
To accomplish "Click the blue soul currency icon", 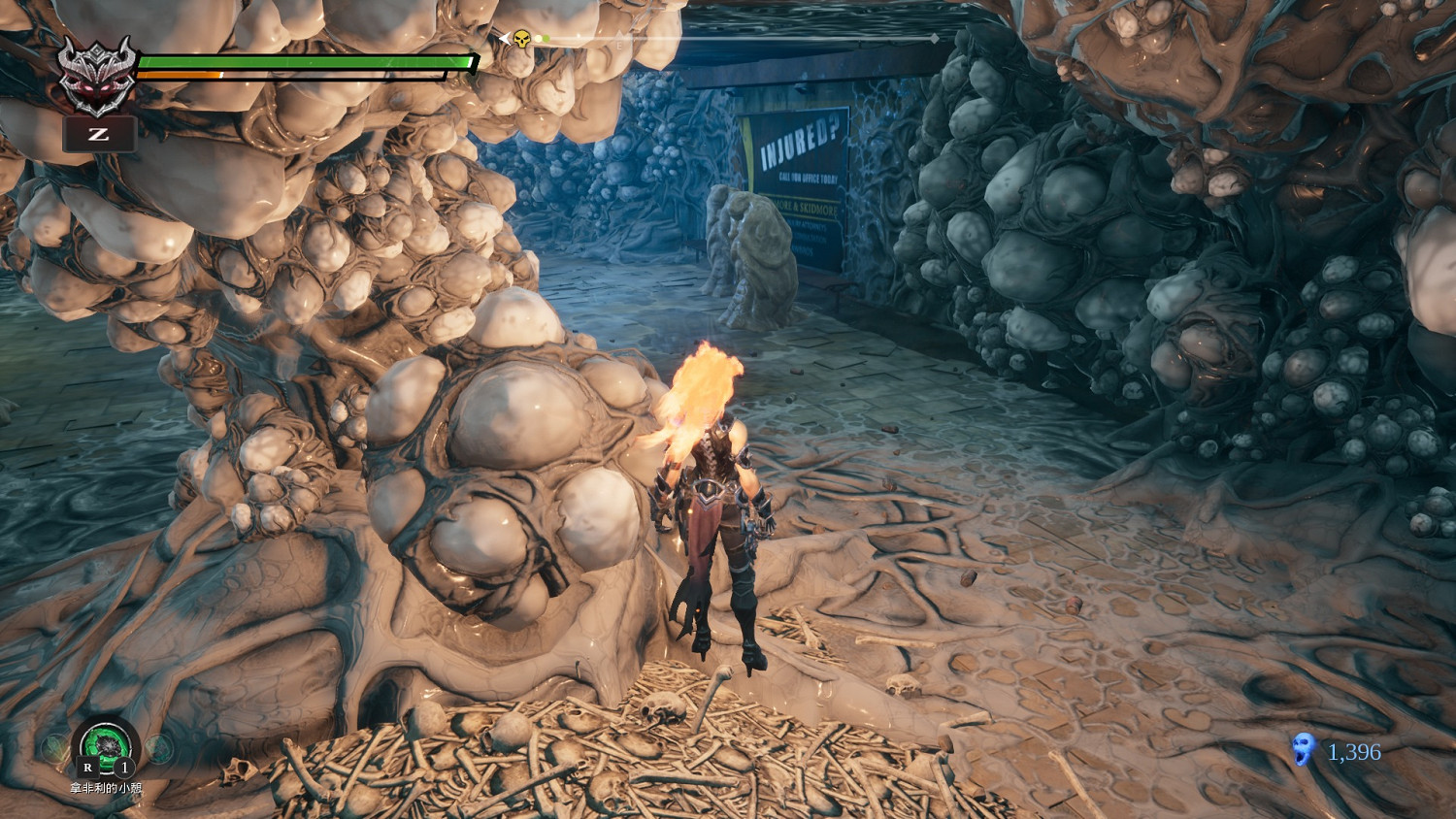I will point(1303,750).
